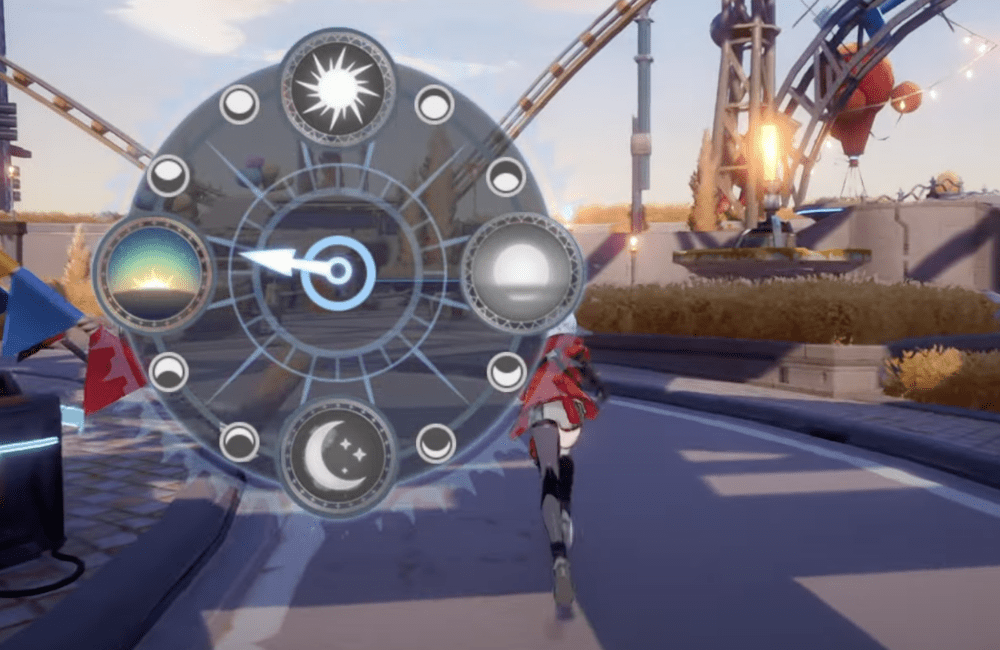Image resolution: width=1000 pixels, height=650 pixels.
Task: Click the center hub of the time dial
Action: click(339, 272)
